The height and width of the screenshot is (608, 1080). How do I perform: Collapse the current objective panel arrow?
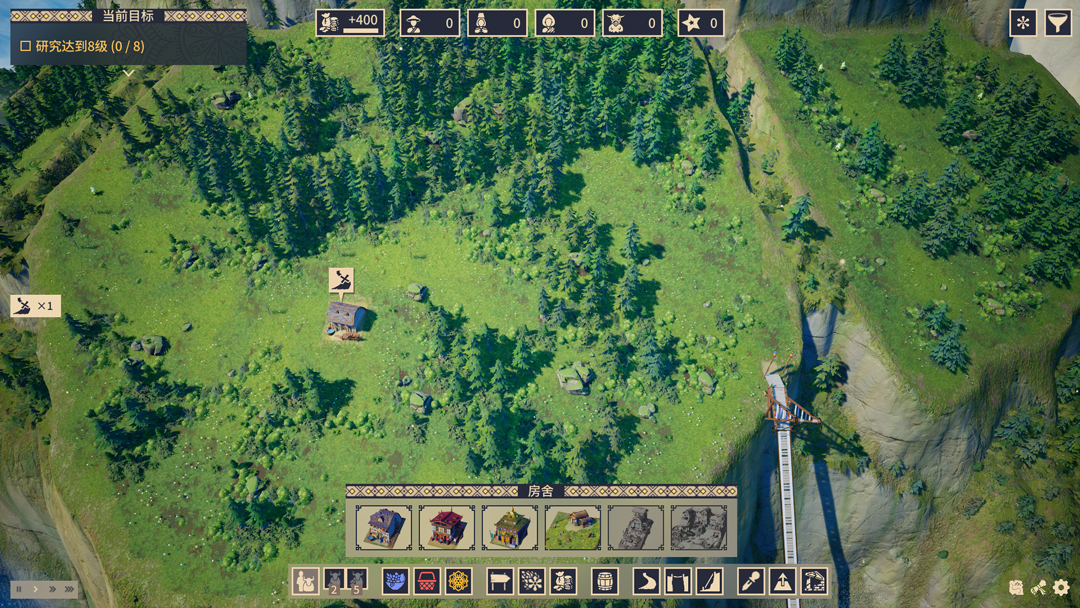129,73
